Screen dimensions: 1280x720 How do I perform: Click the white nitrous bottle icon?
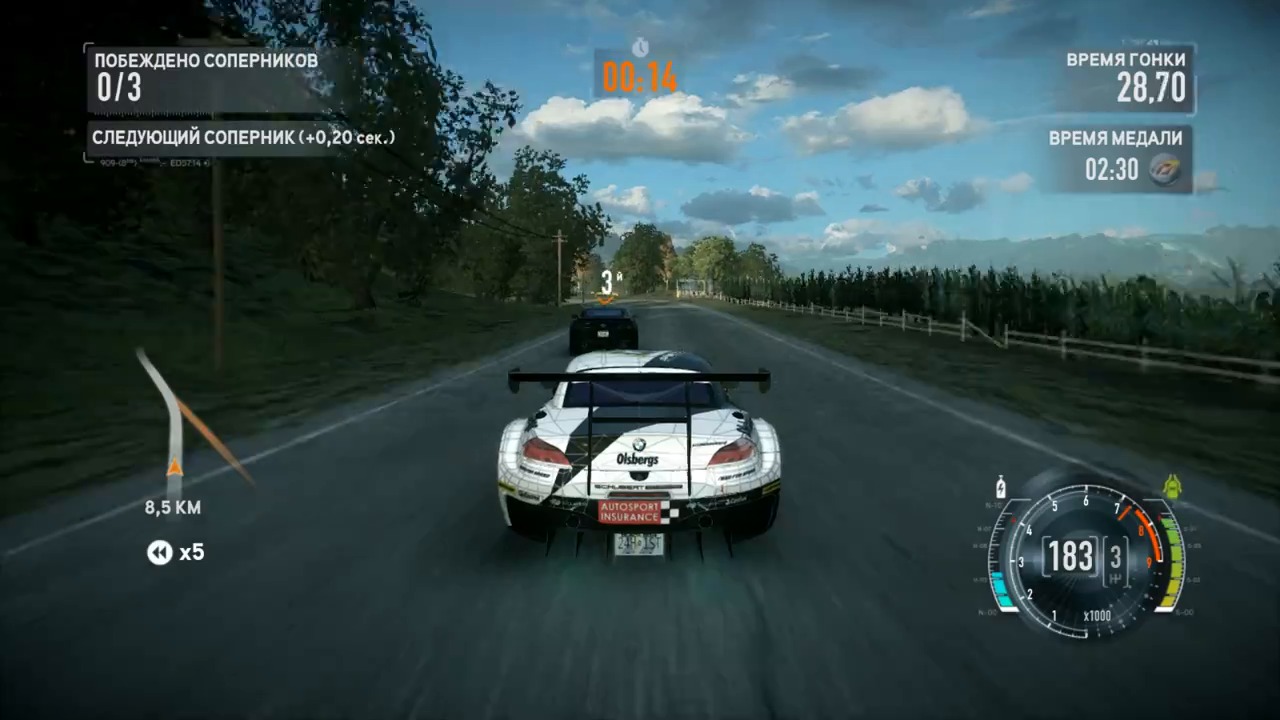[x=1001, y=487]
